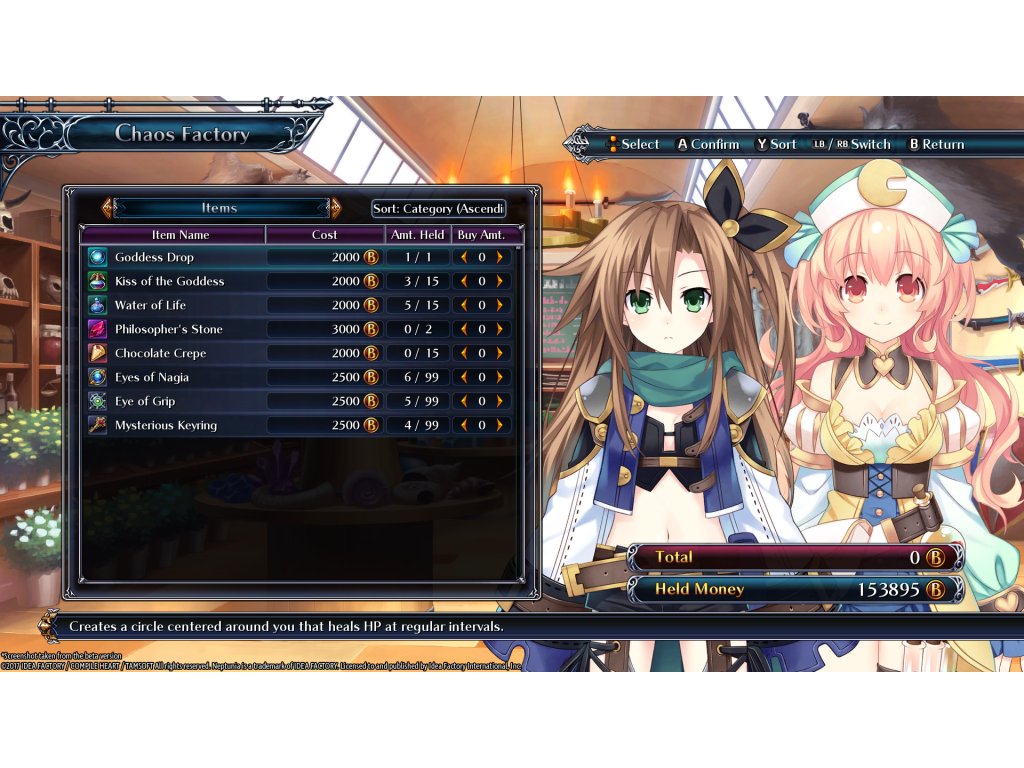
Task: Switch to next category right of Items
Action: click(x=335, y=208)
